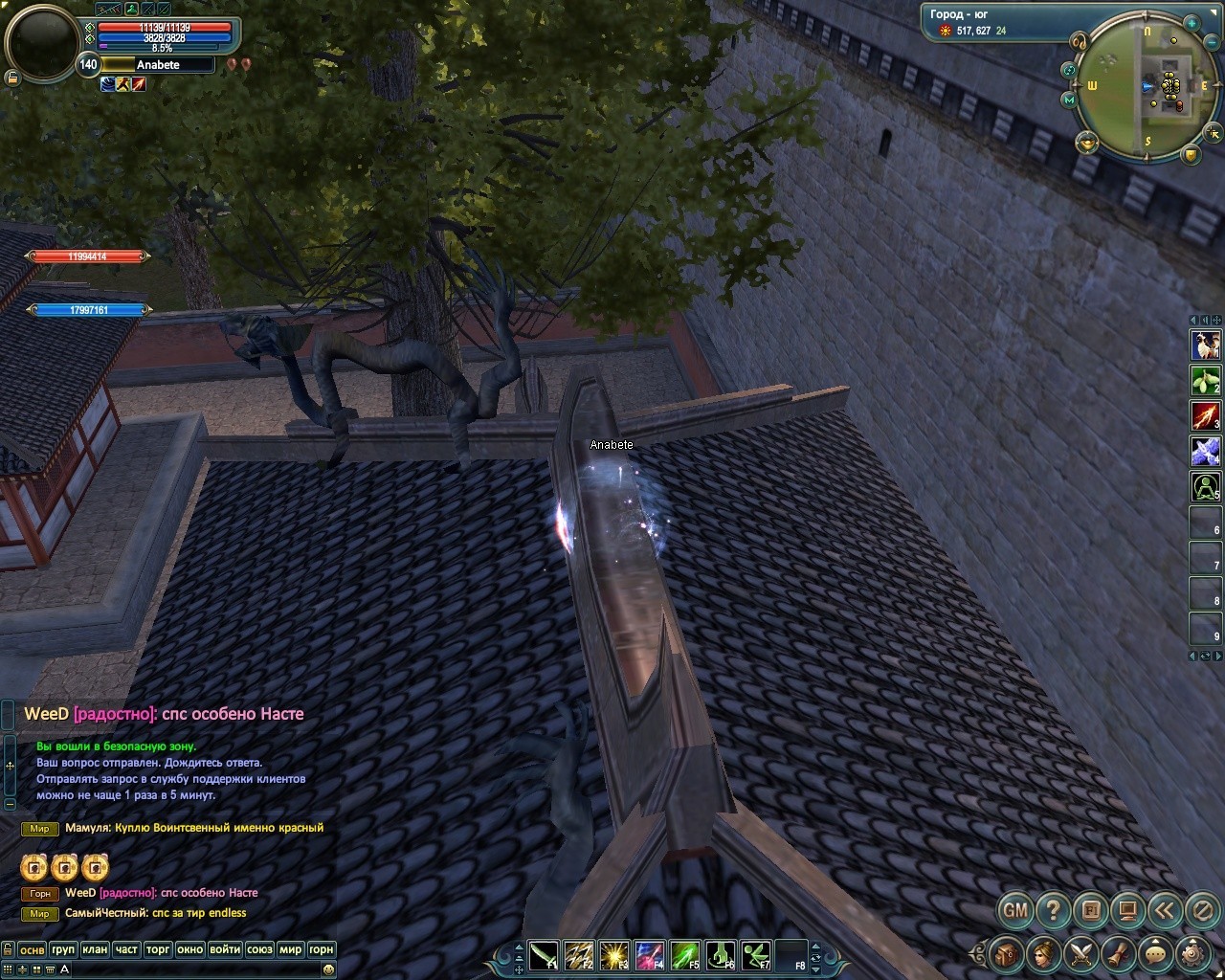Use the yellow starburst skill on F3
This screenshot has width=1225, height=980.
613,955
